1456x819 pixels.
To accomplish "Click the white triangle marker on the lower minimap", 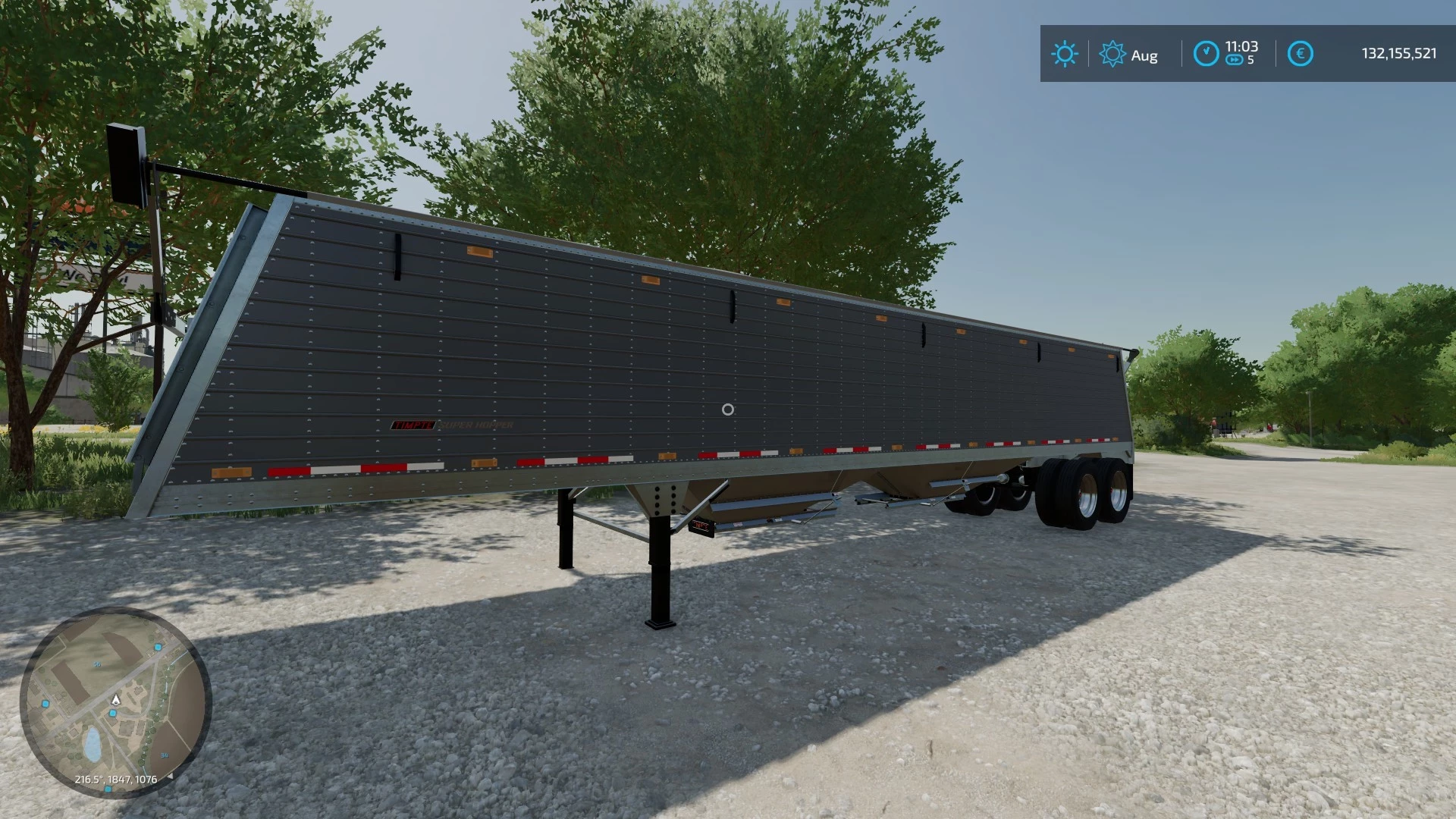I will 171,777.
